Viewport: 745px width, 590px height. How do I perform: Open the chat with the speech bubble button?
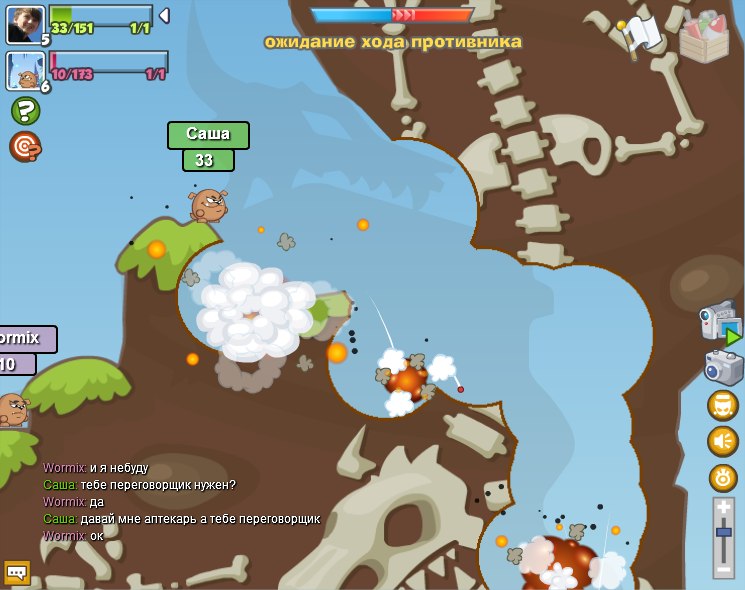click(x=17, y=572)
